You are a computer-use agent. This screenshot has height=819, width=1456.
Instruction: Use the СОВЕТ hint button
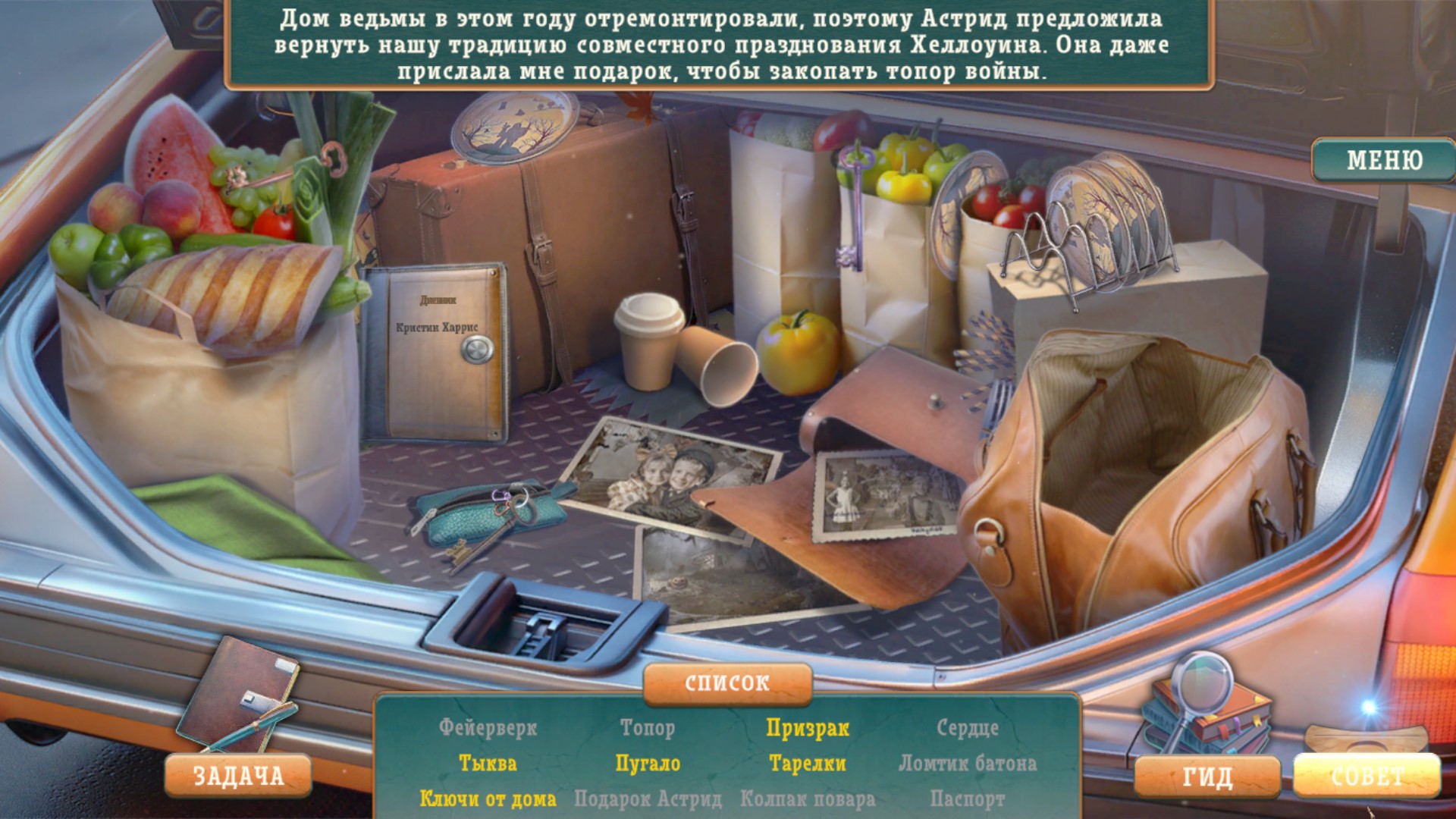pyautogui.click(x=1367, y=776)
